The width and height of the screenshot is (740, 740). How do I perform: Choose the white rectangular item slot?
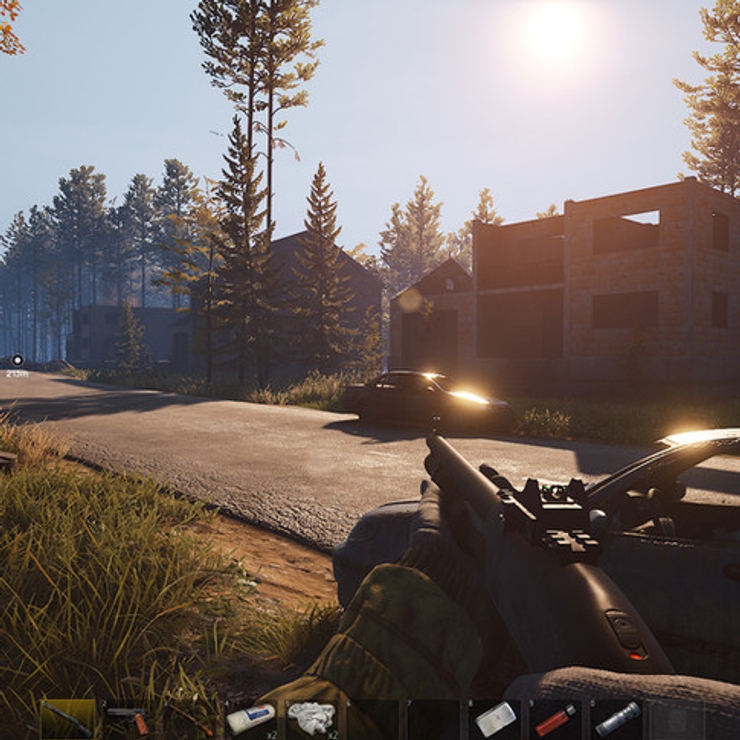click(x=495, y=718)
